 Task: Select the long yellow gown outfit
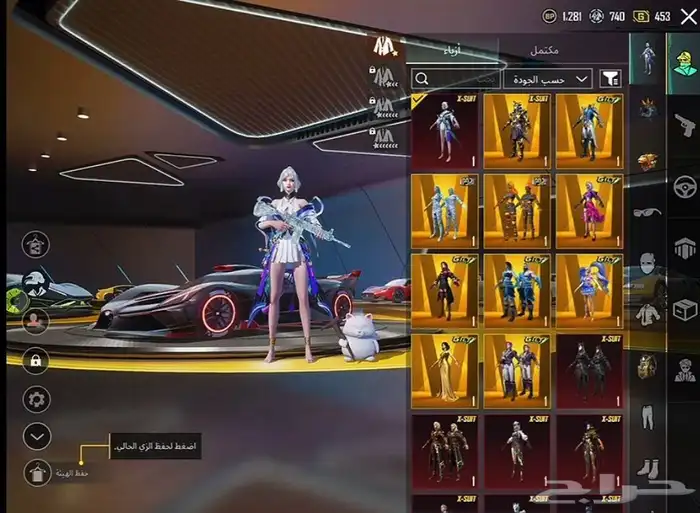pos(444,370)
